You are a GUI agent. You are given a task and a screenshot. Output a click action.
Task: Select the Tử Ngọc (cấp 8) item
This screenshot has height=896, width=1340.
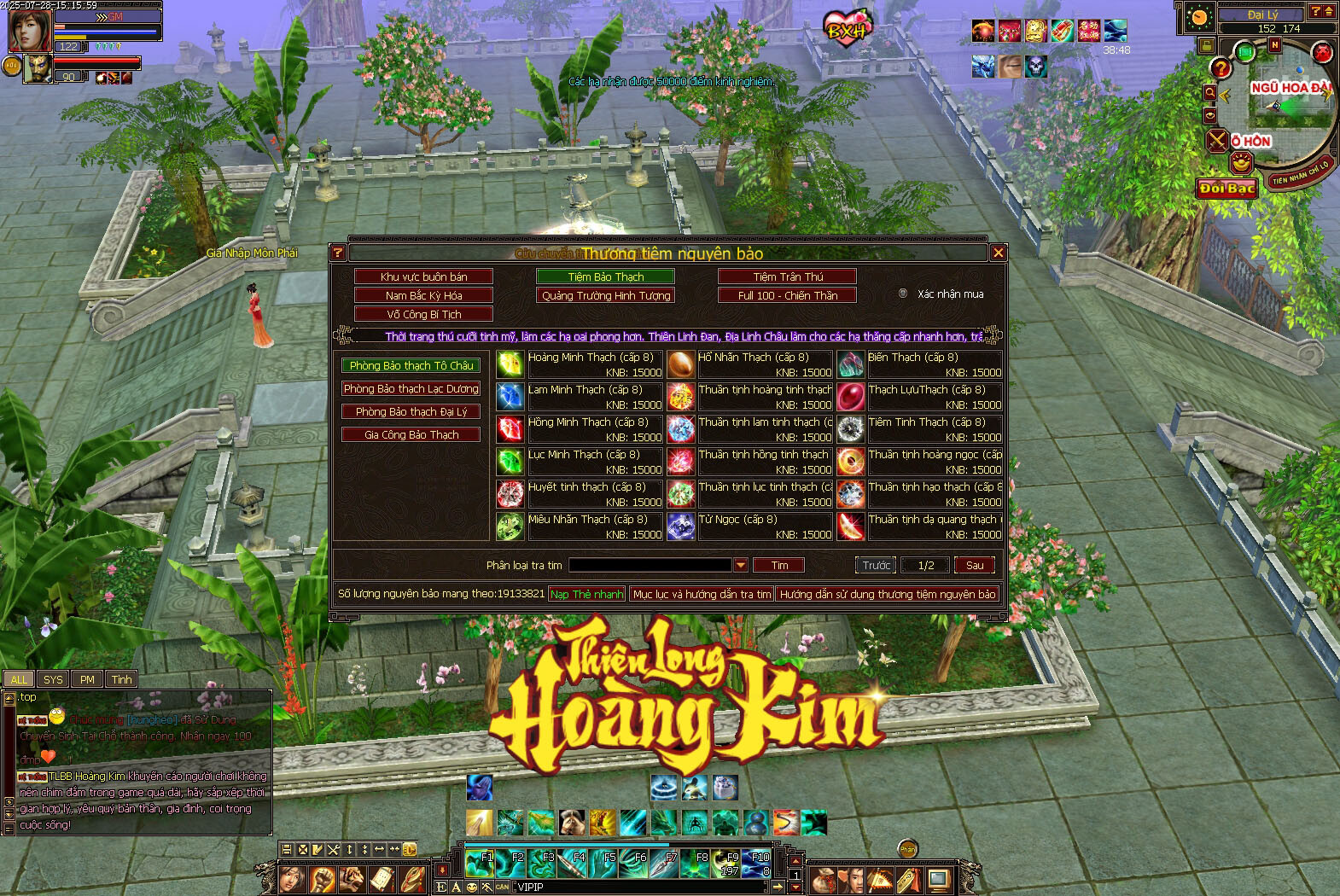point(680,527)
